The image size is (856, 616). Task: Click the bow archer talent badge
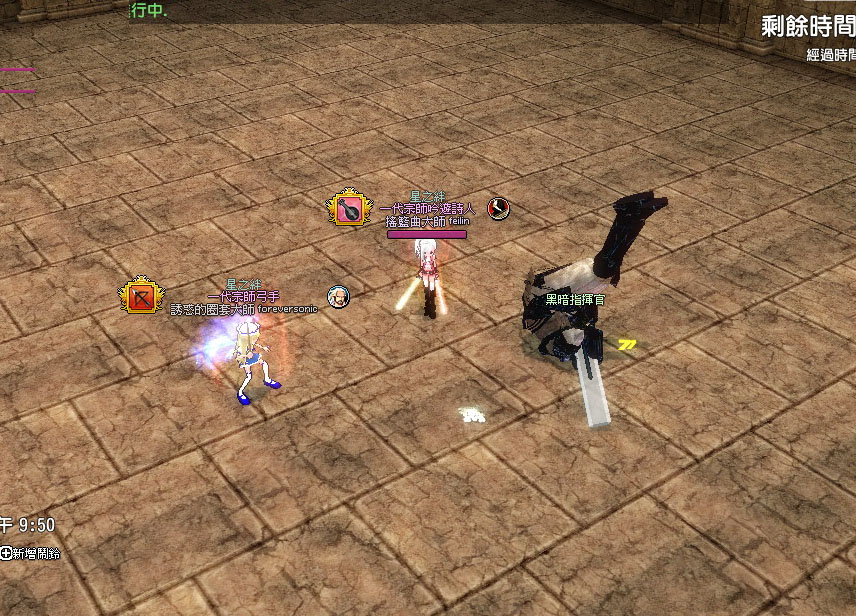(x=140, y=297)
